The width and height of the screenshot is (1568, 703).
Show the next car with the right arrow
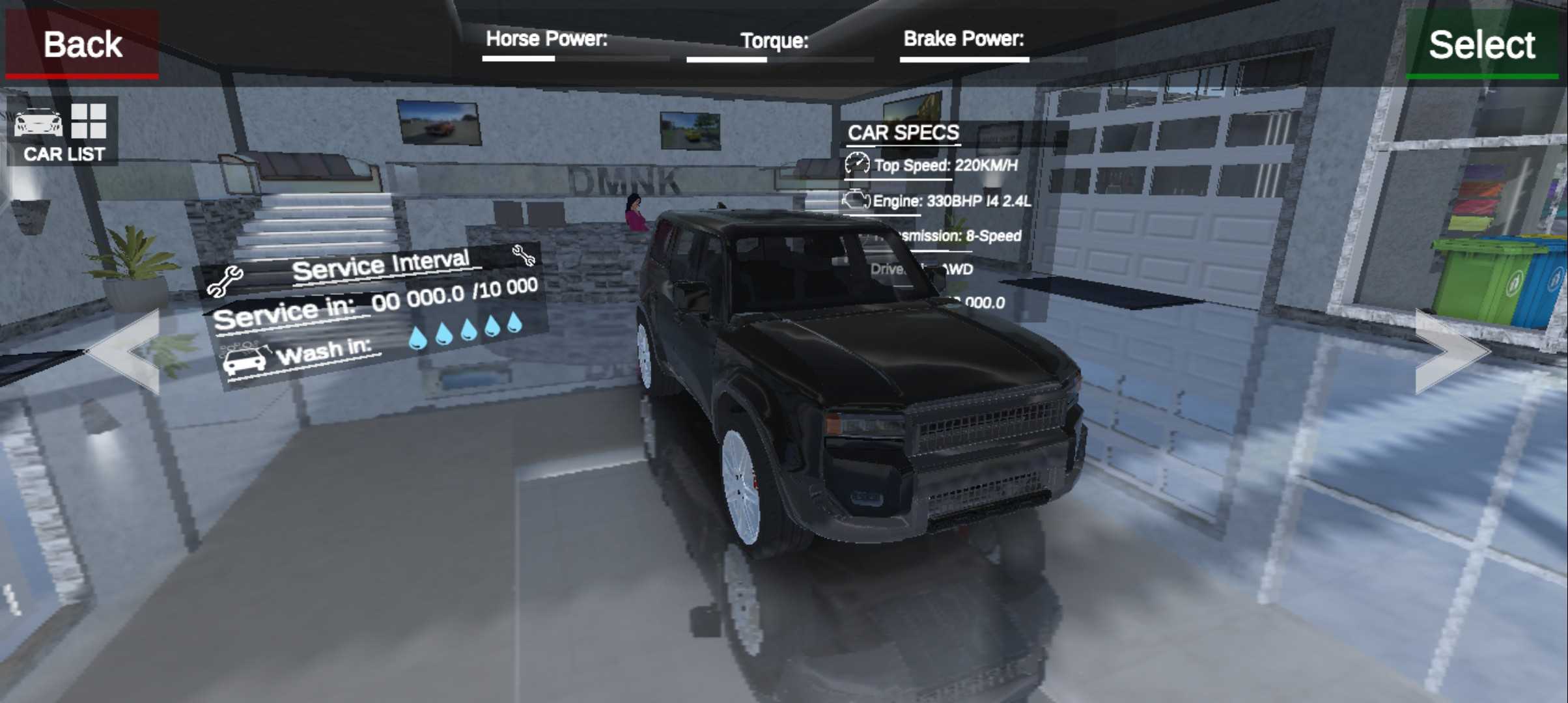click(x=1449, y=351)
